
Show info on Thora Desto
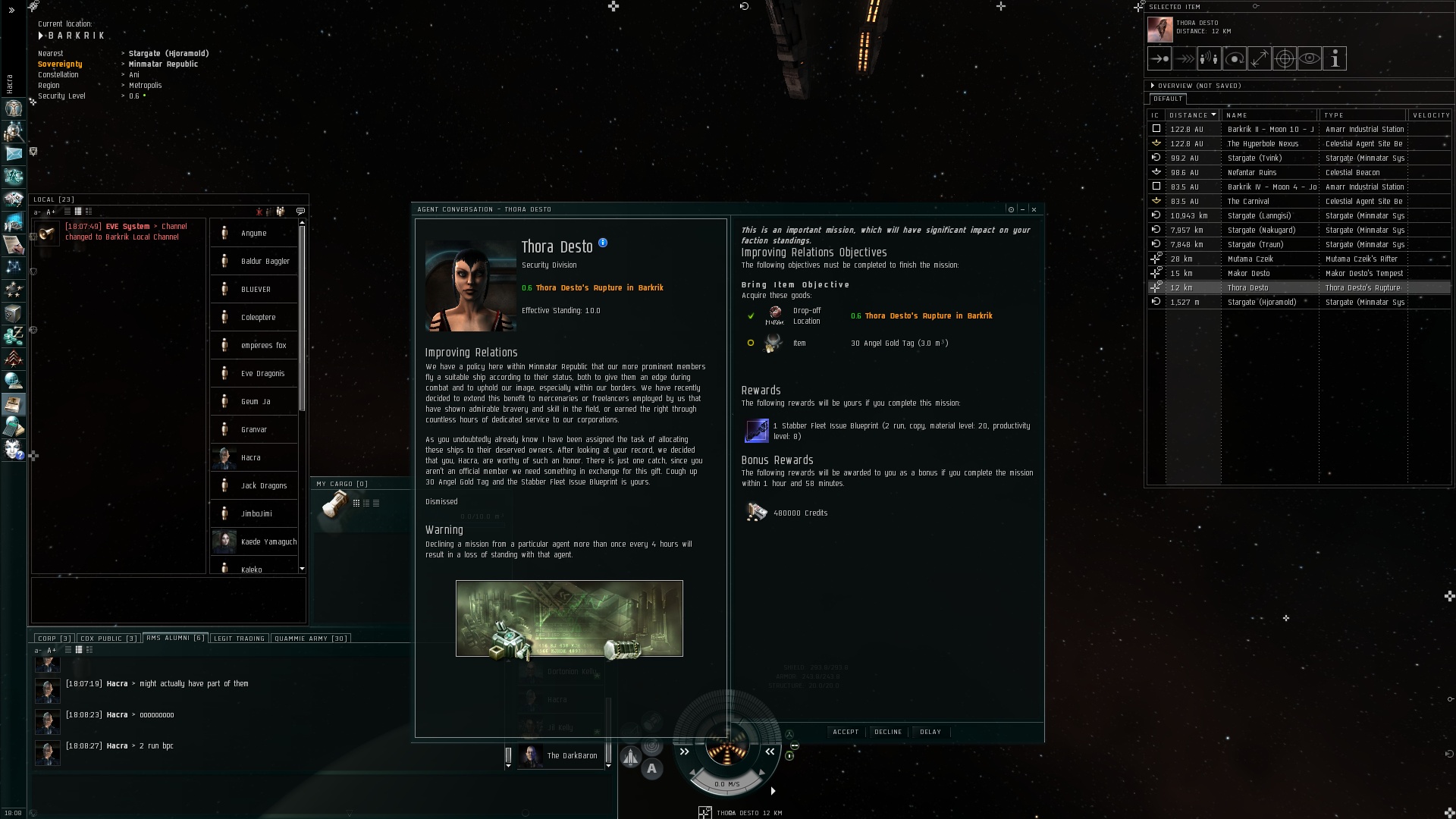pyautogui.click(x=603, y=243)
